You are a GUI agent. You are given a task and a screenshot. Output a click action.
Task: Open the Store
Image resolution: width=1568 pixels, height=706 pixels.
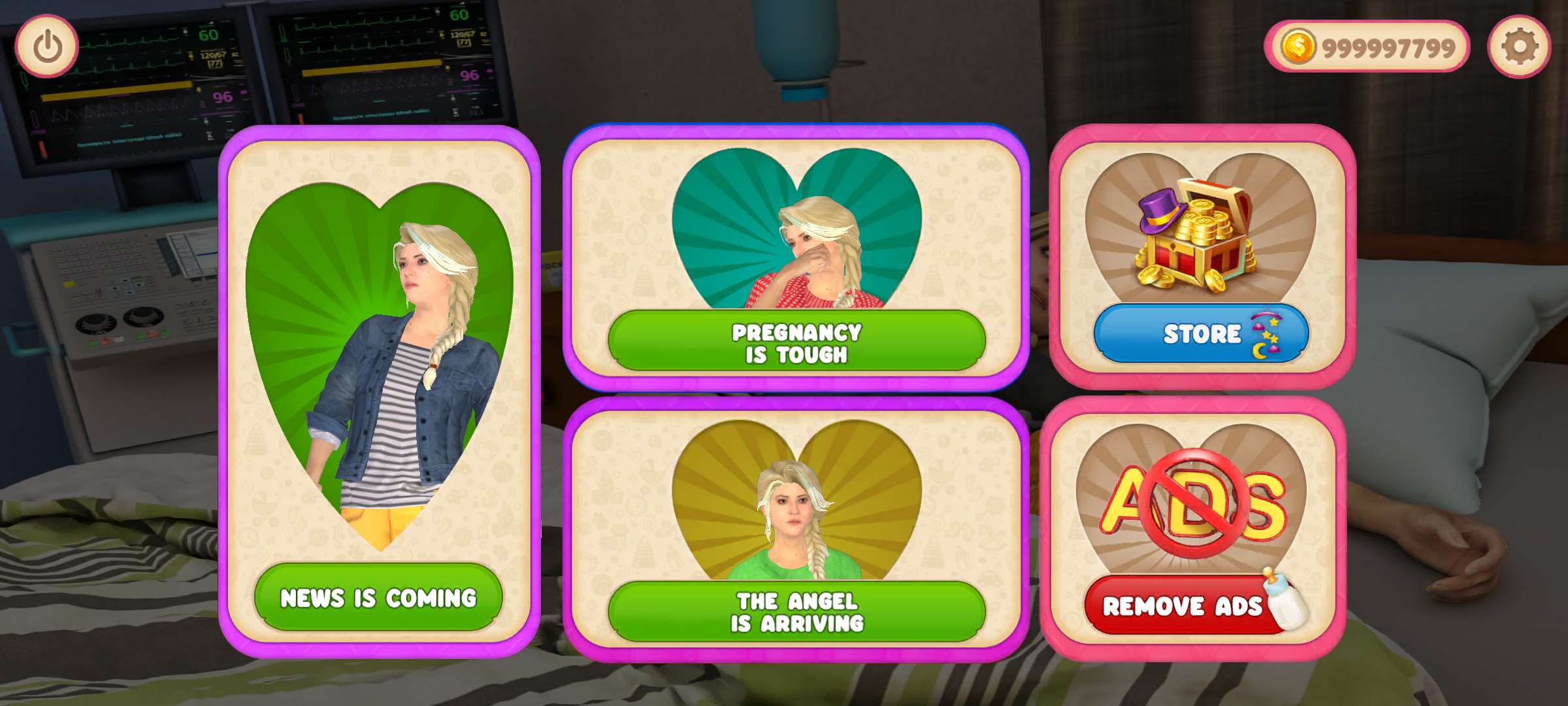coord(1201,334)
